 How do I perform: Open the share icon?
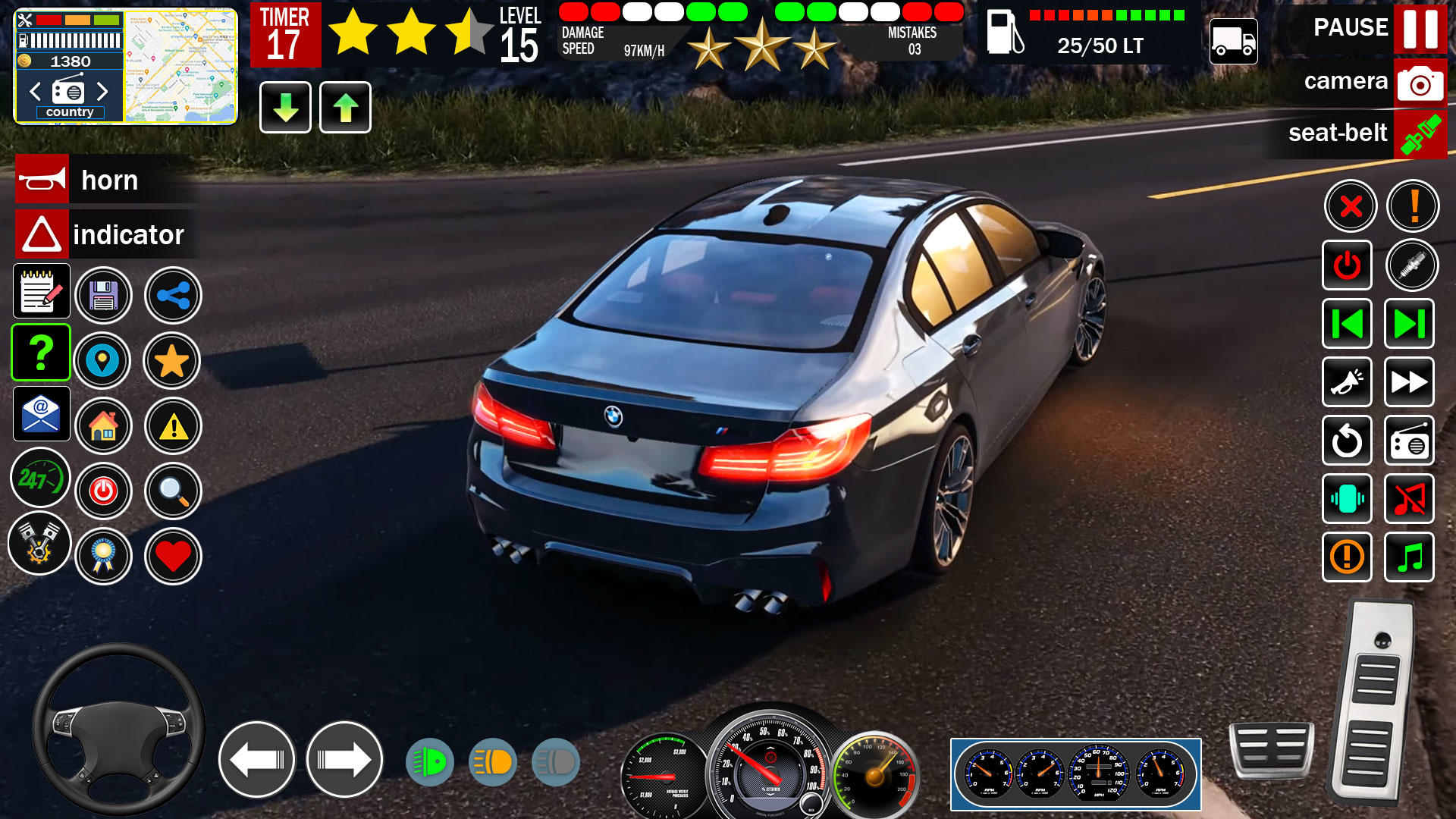(173, 296)
